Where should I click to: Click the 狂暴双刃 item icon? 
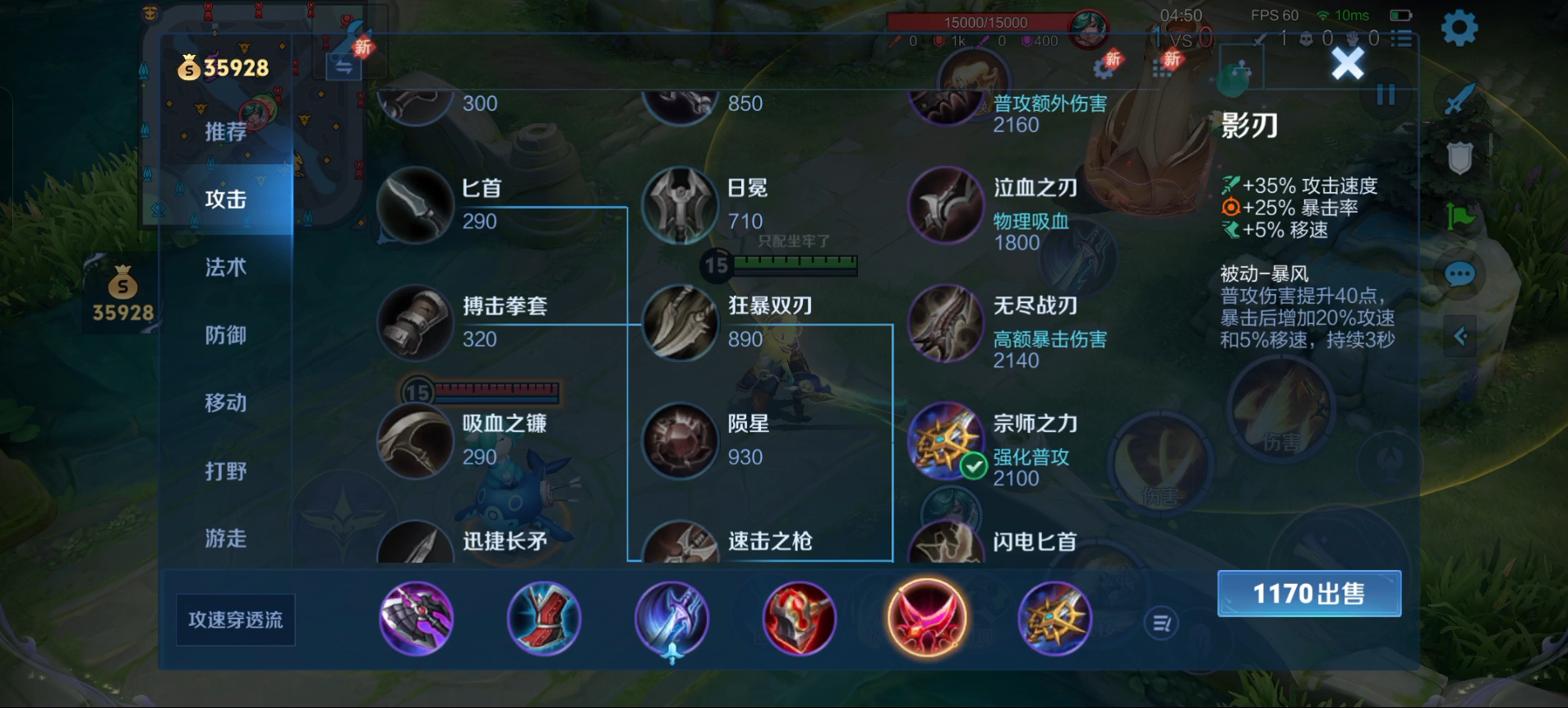(680, 324)
